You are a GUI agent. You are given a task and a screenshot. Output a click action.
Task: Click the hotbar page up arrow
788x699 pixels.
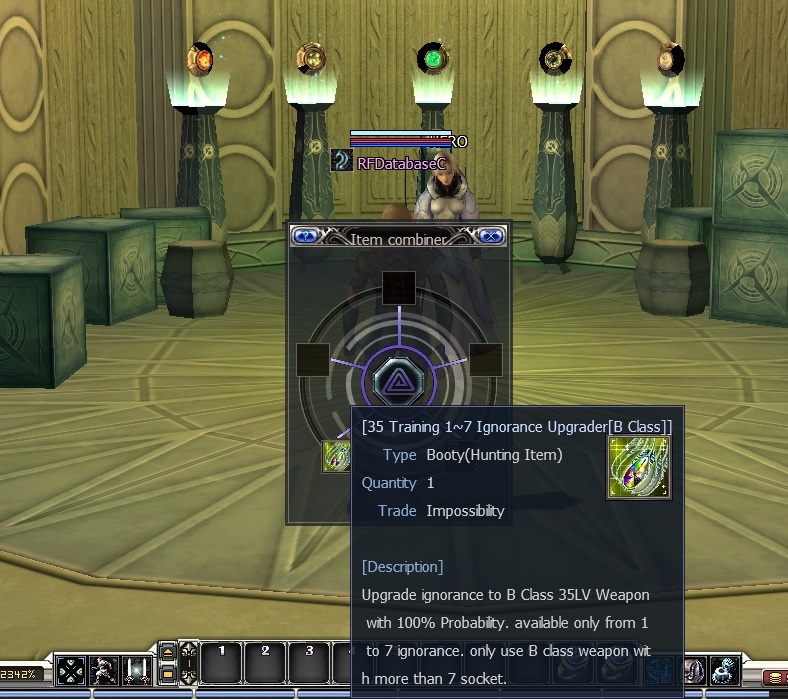(x=168, y=653)
